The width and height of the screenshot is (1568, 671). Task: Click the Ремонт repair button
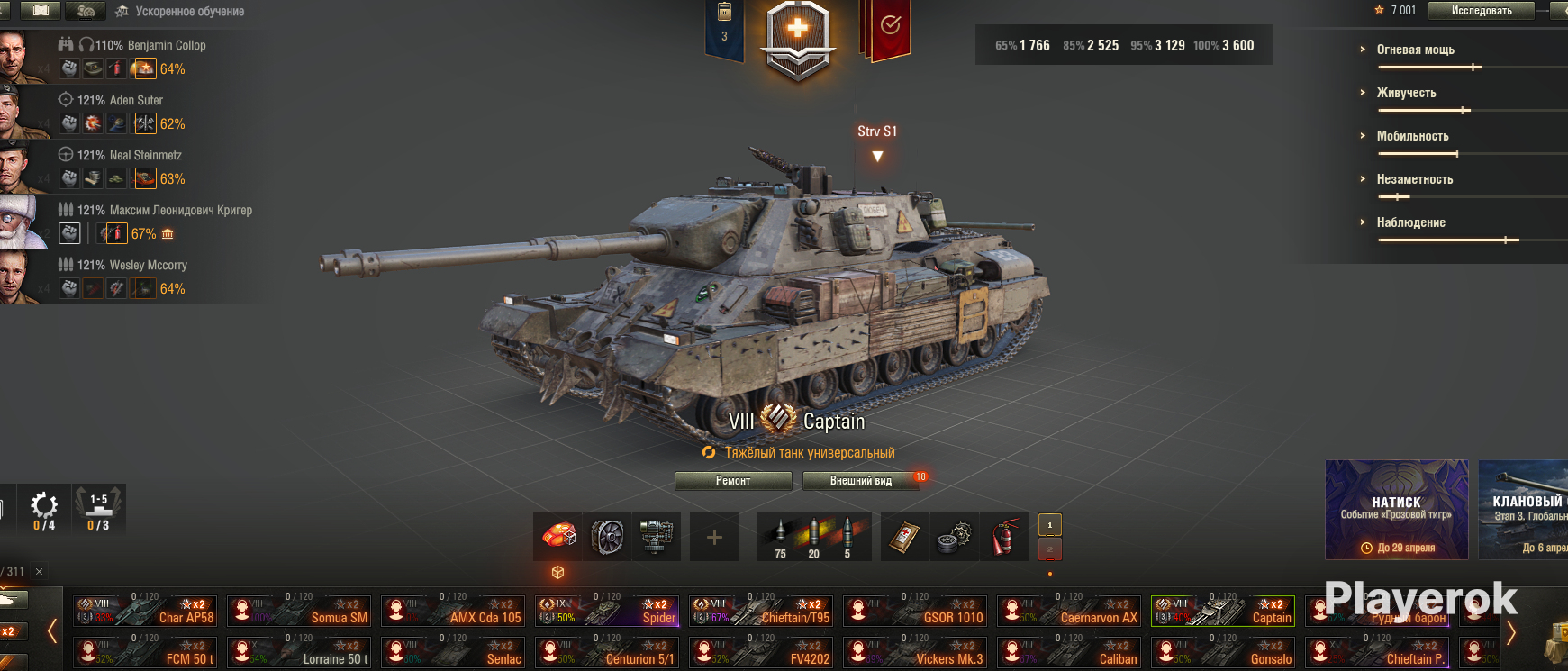pos(733,481)
